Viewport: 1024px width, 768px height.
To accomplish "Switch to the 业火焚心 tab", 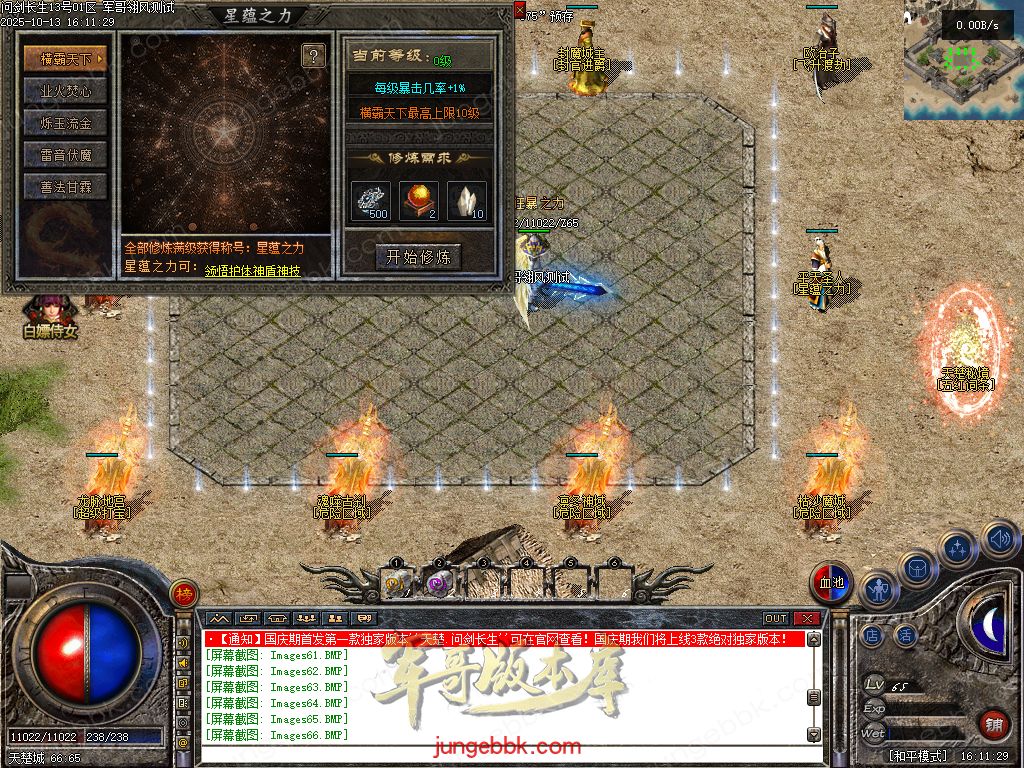I will coord(65,91).
